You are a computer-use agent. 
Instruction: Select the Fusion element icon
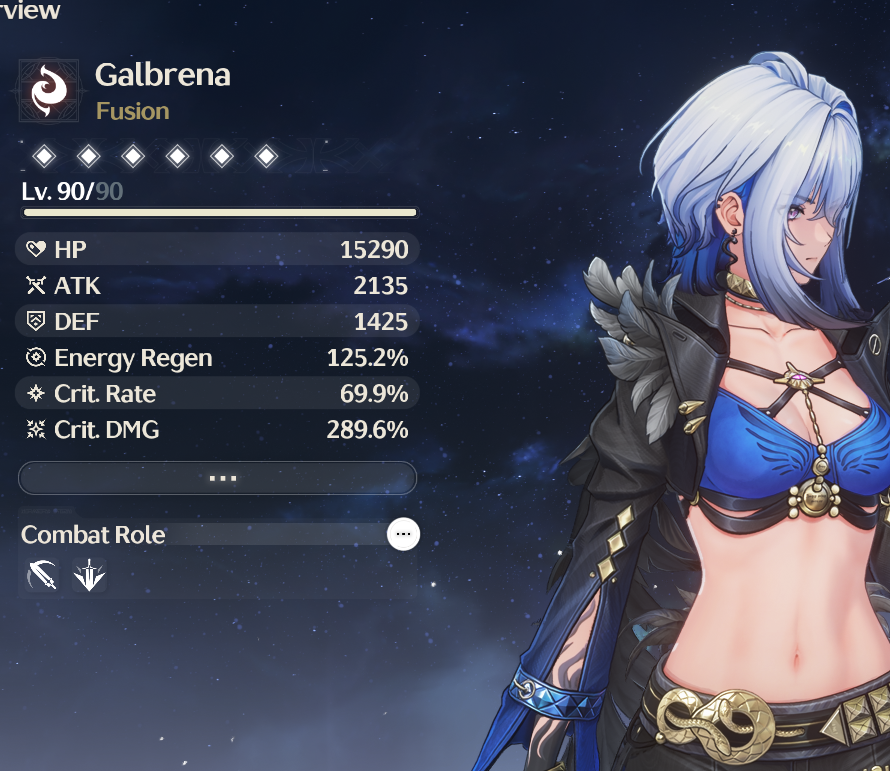(x=49, y=91)
